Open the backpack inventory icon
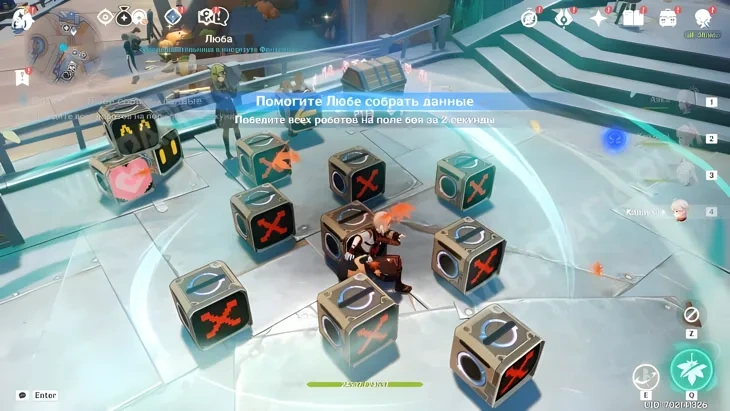The image size is (730, 411). pos(668,17)
